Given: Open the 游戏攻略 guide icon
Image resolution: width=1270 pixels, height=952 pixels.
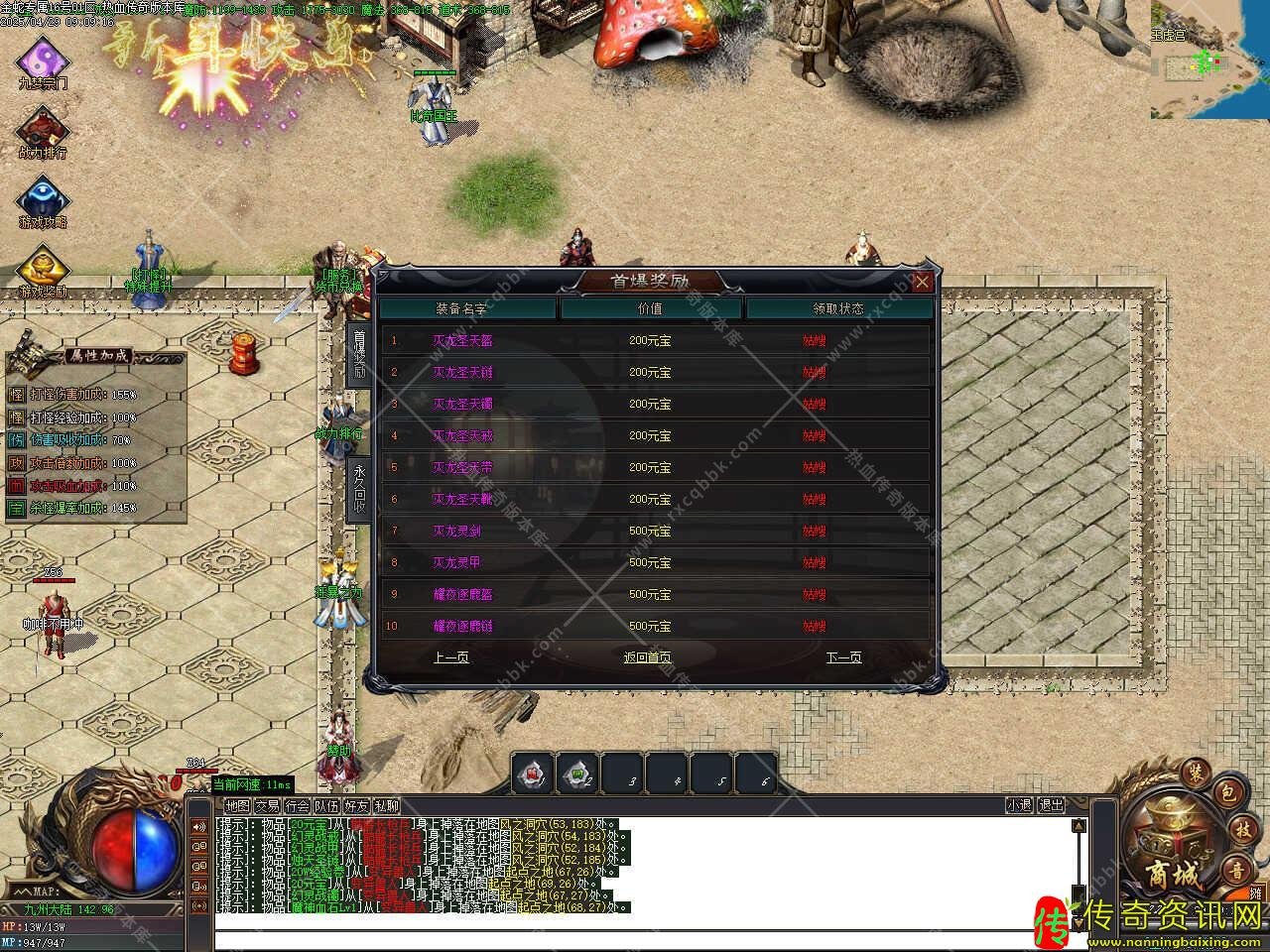Looking at the screenshot, I should [43, 198].
